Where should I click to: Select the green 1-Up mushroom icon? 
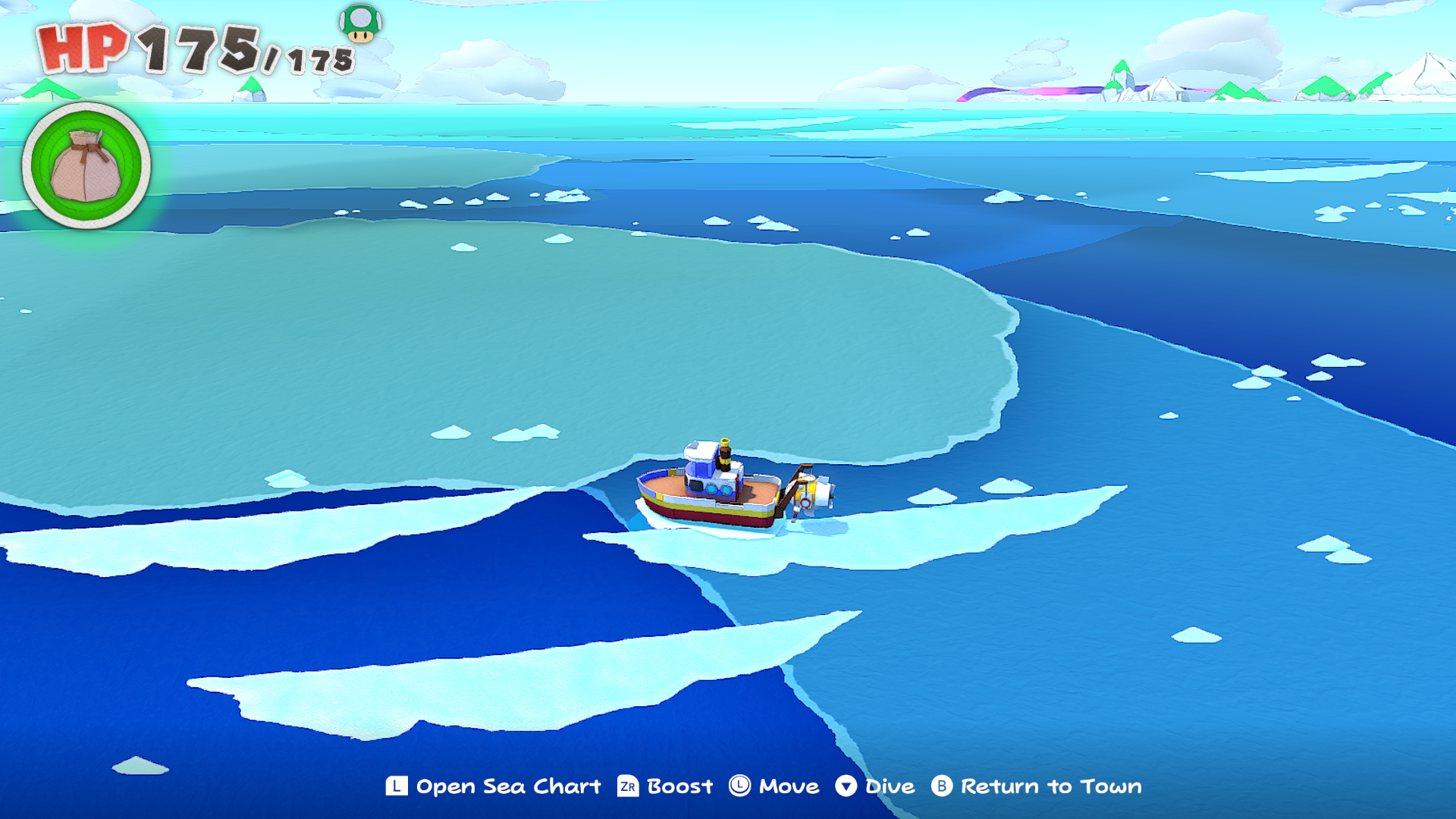(360, 24)
